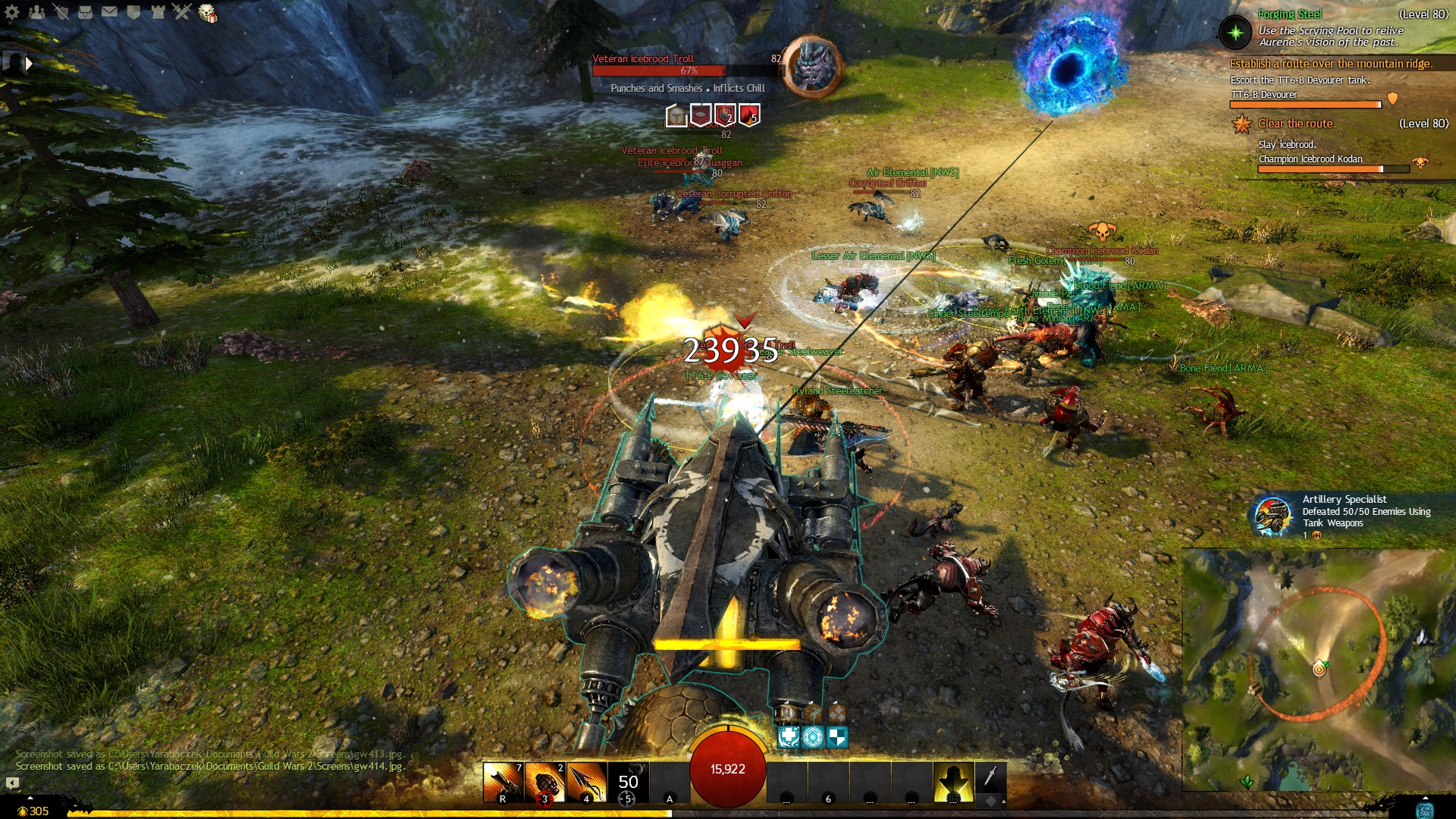
Task: Click the dagger weapon swap slot
Action: (x=990, y=777)
